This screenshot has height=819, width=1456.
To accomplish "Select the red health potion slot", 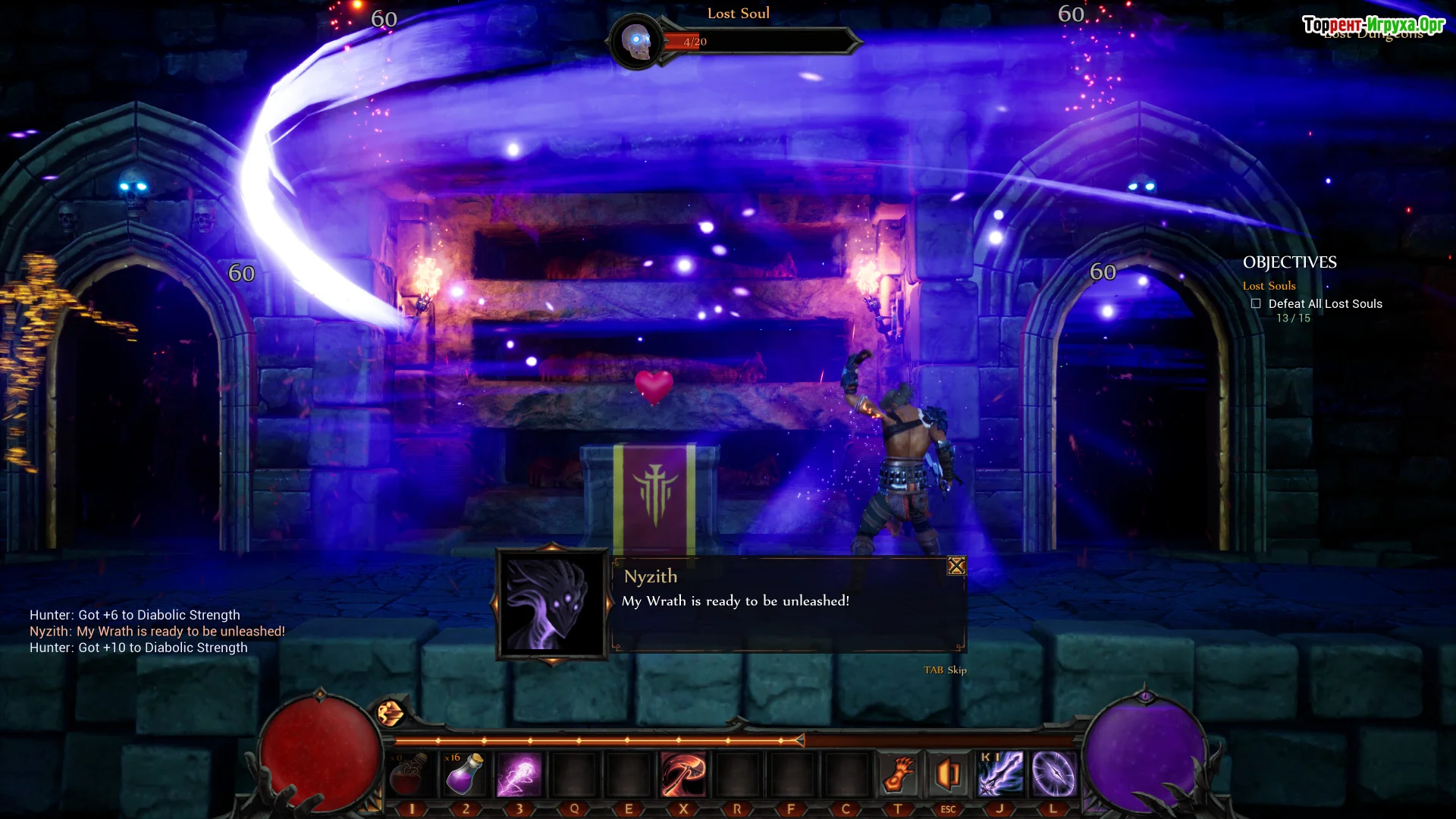I will coord(410,775).
